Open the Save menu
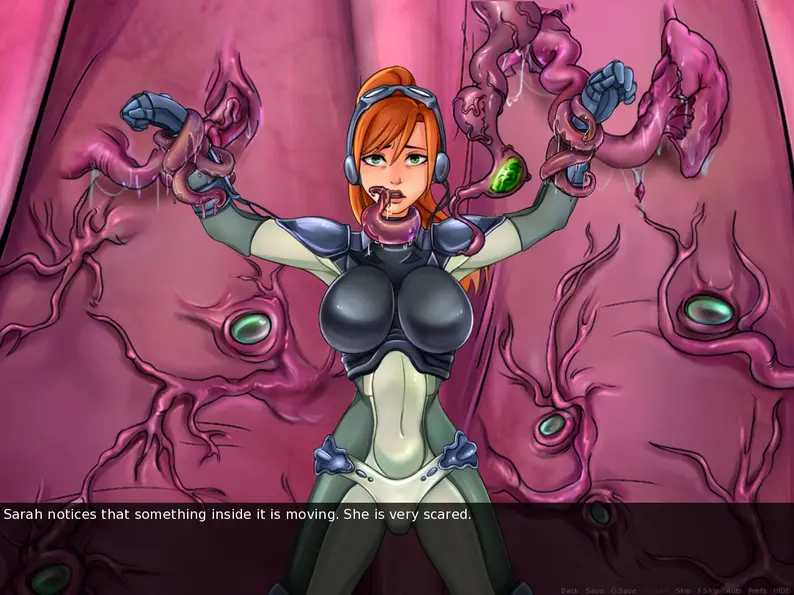794x595 pixels. pyautogui.click(x=595, y=590)
